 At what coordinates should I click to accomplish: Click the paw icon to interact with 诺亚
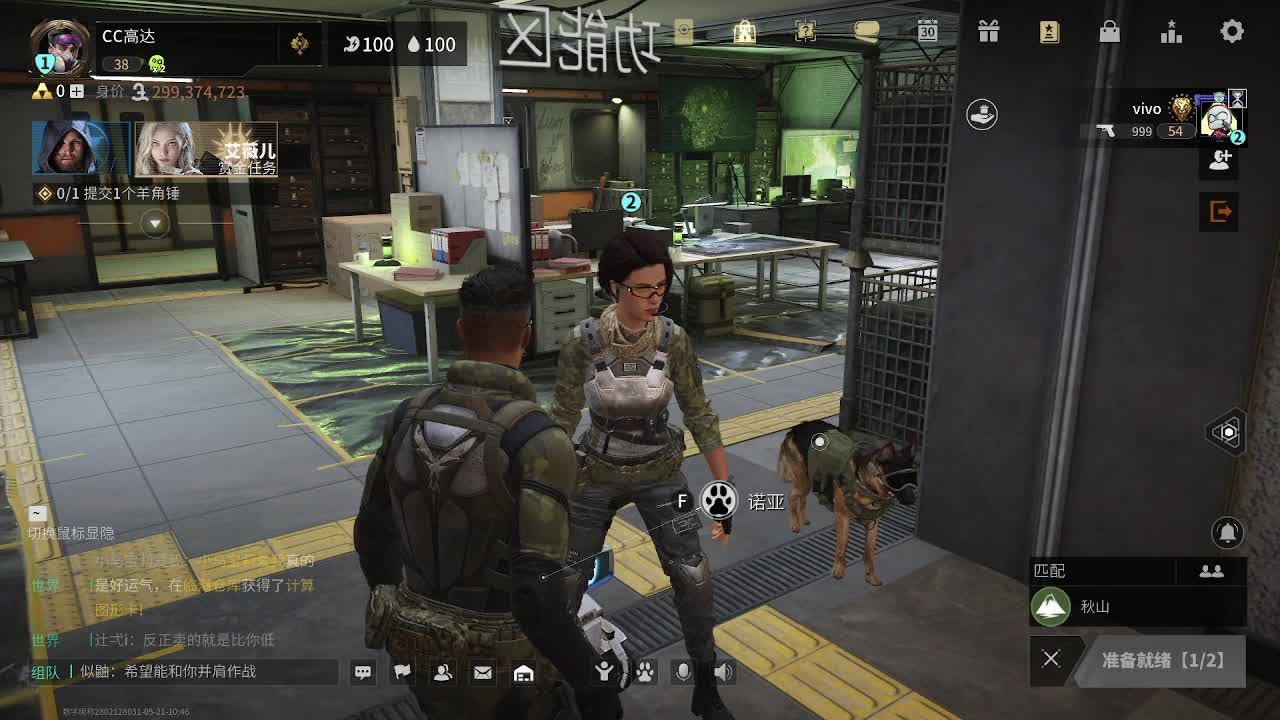tap(716, 501)
